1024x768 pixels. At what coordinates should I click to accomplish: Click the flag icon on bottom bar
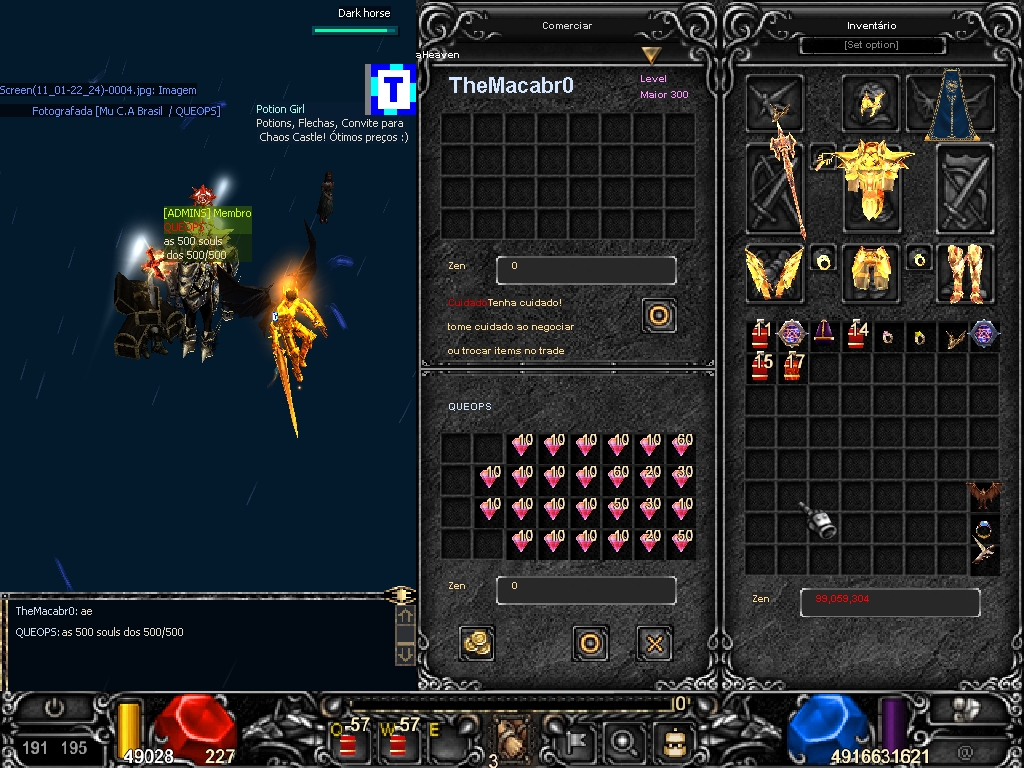click(580, 742)
